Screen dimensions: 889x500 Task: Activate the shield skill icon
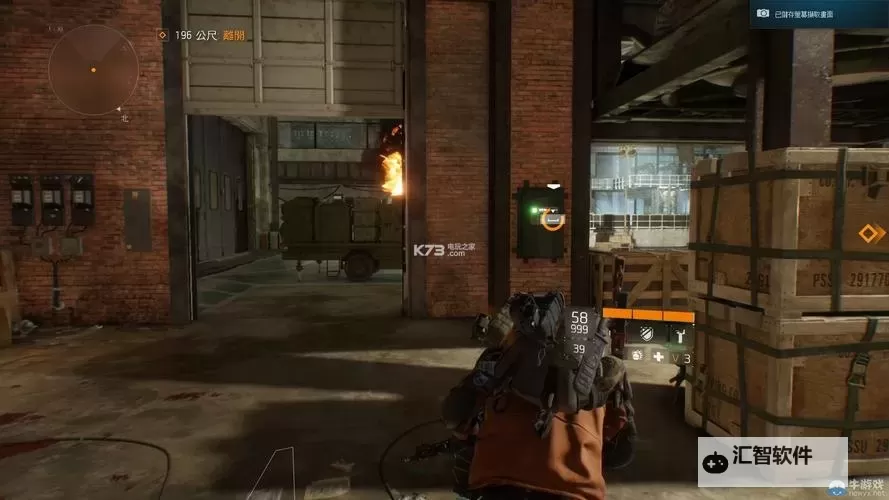tap(647, 333)
